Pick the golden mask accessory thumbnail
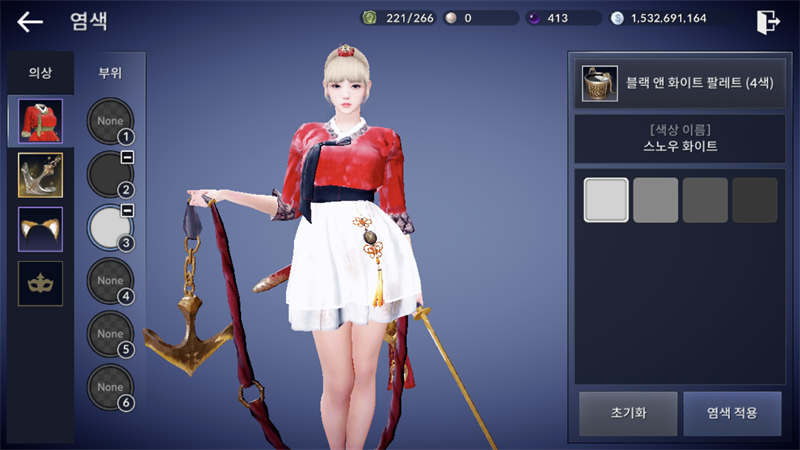 (x=41, y=284)
